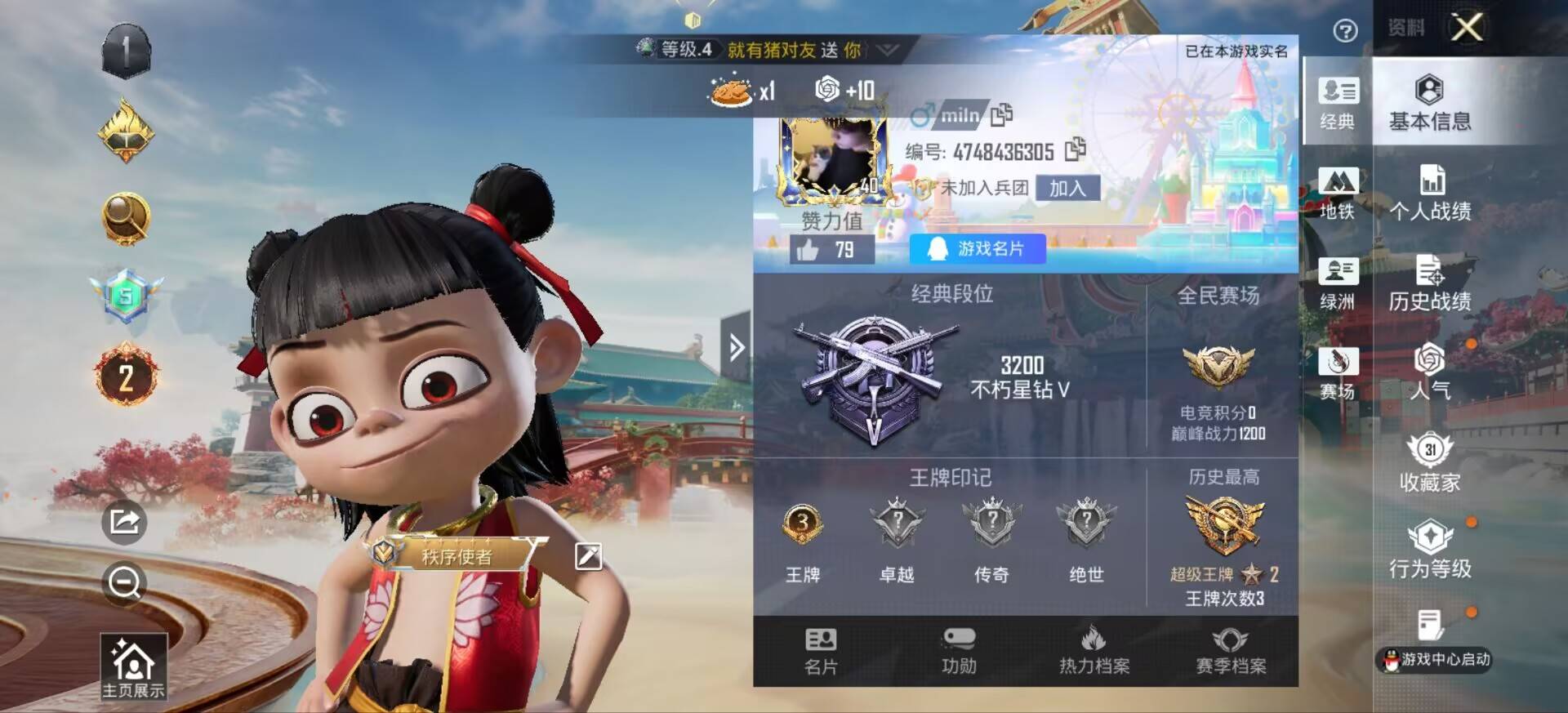
Task: Switch to the 地铁 metro mode tab
Action: pos(1337,194)
